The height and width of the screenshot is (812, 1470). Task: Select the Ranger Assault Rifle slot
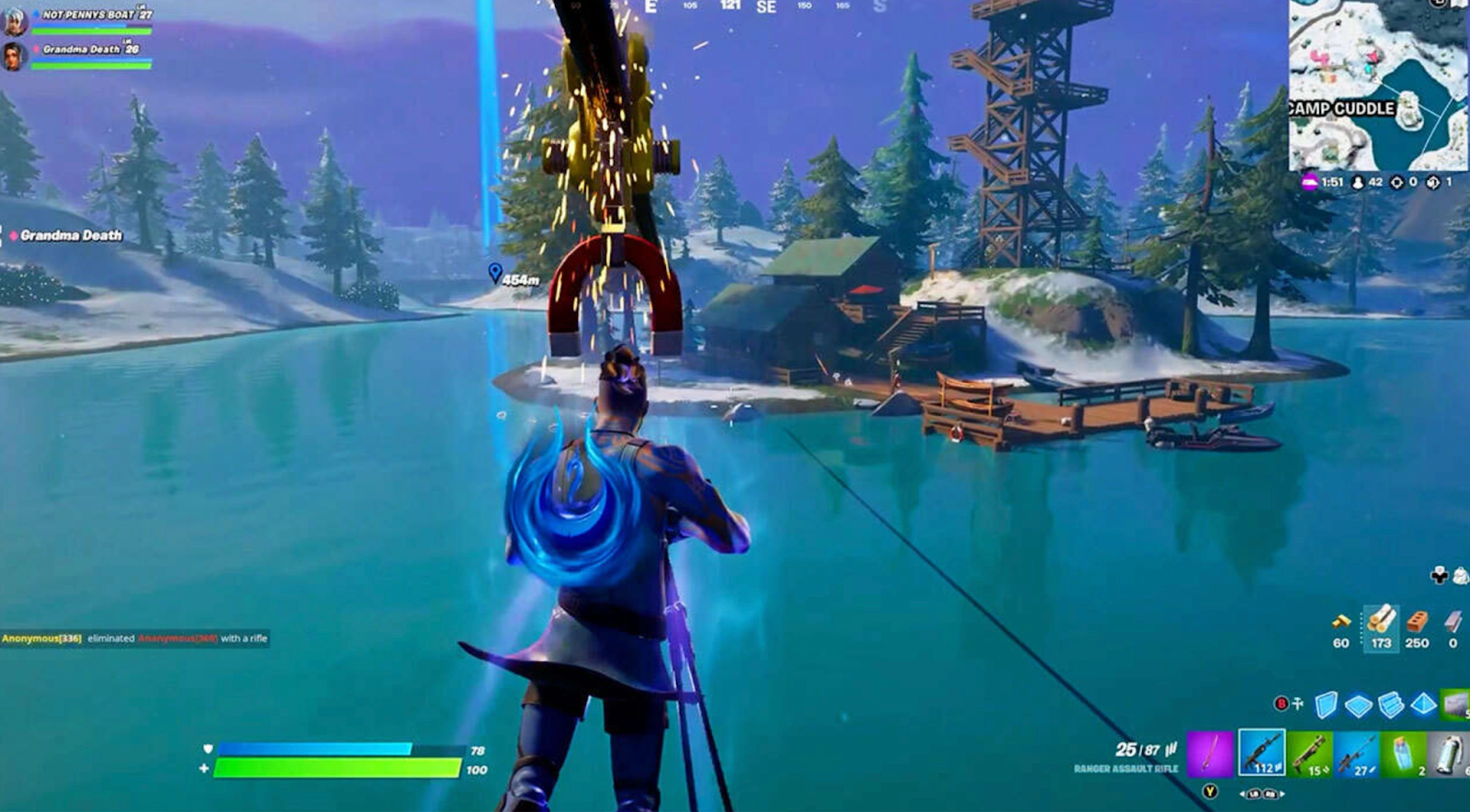tap(1261, 753)
